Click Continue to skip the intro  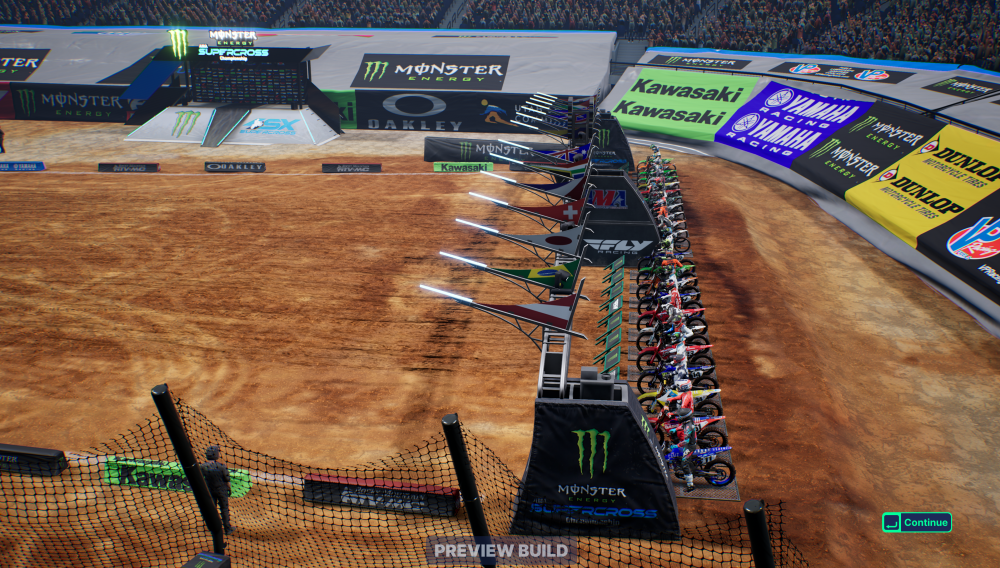click(917, 522)
